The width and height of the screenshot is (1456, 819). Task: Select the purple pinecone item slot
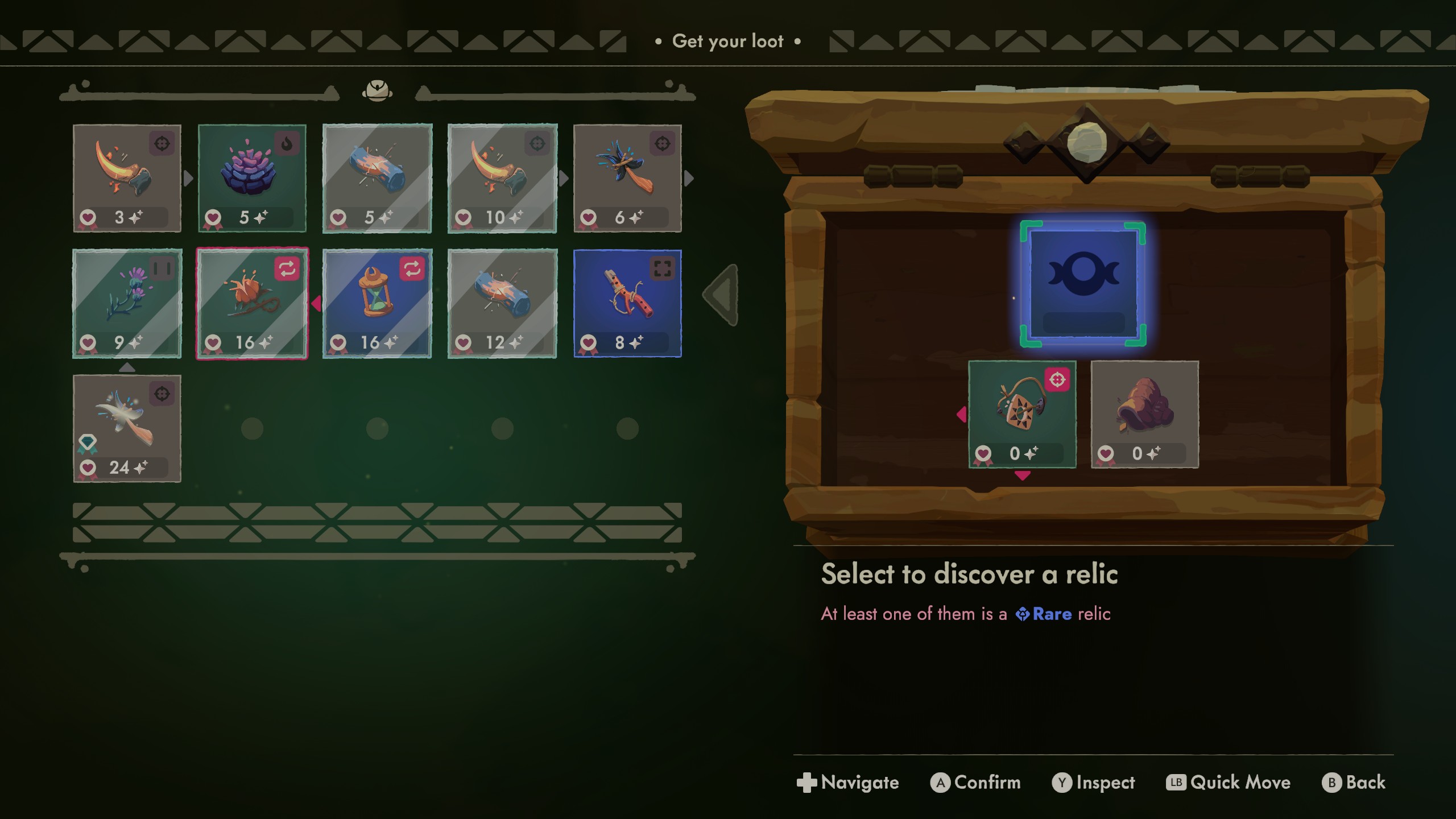click(x=252, y=178)
